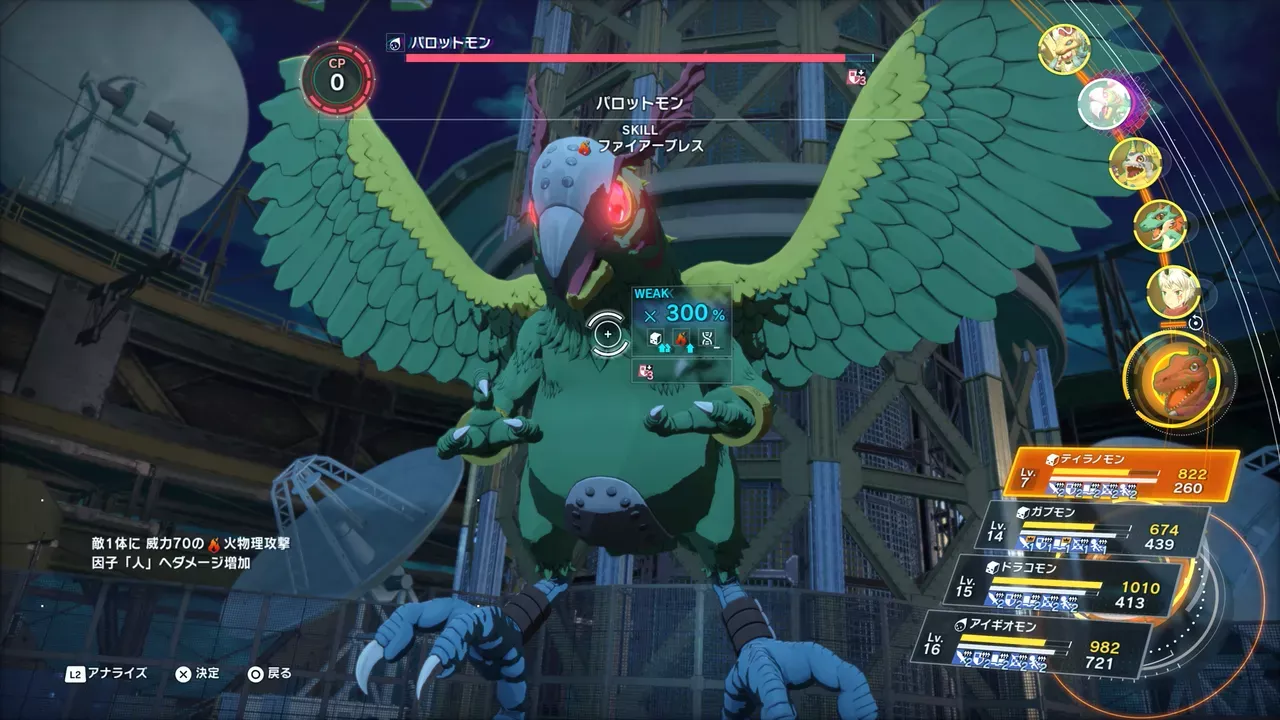Click the white horned creature turn portrait
Screen dimensions: 1280x720
(1135, 163)
